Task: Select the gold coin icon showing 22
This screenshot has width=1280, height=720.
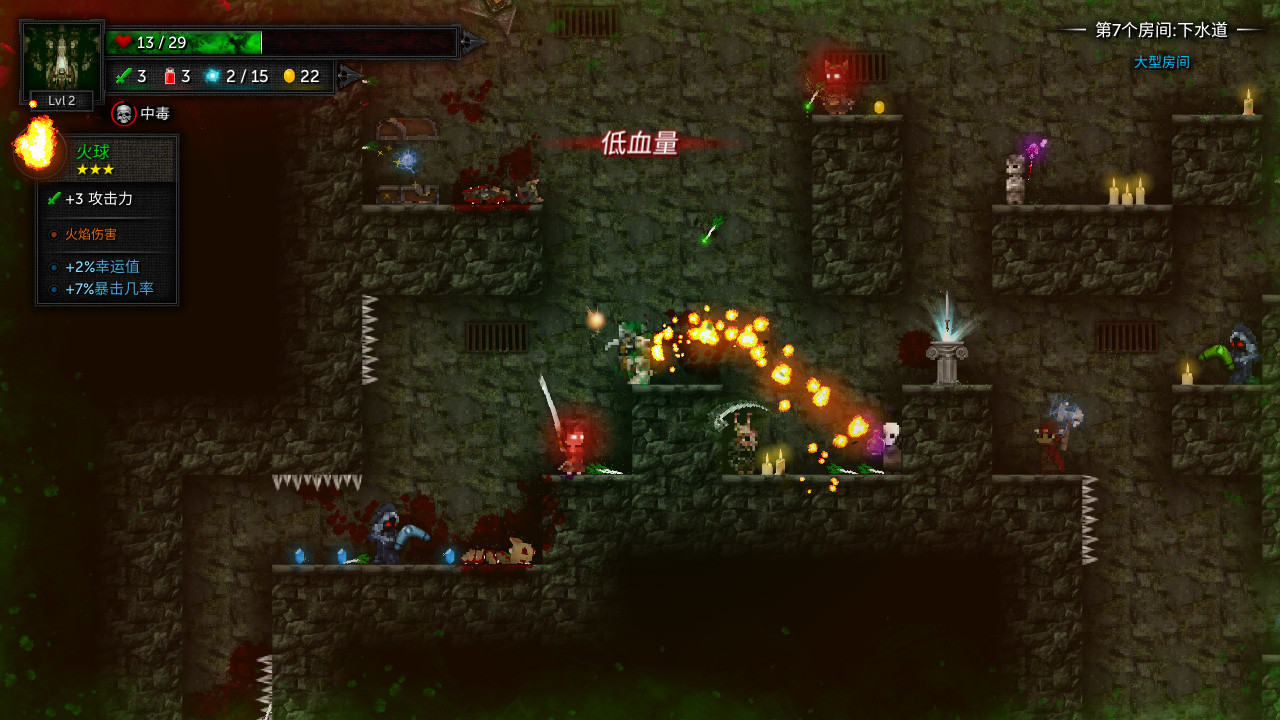Action: [291, 76]
